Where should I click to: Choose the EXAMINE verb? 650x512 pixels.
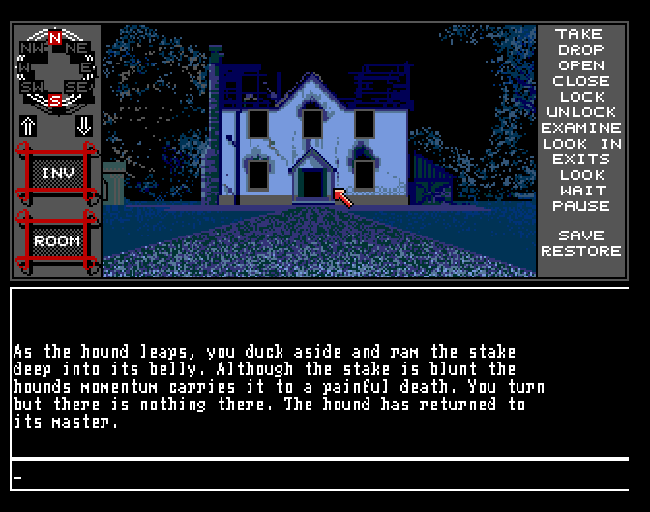pyautogui.click(x=581, y=128)
